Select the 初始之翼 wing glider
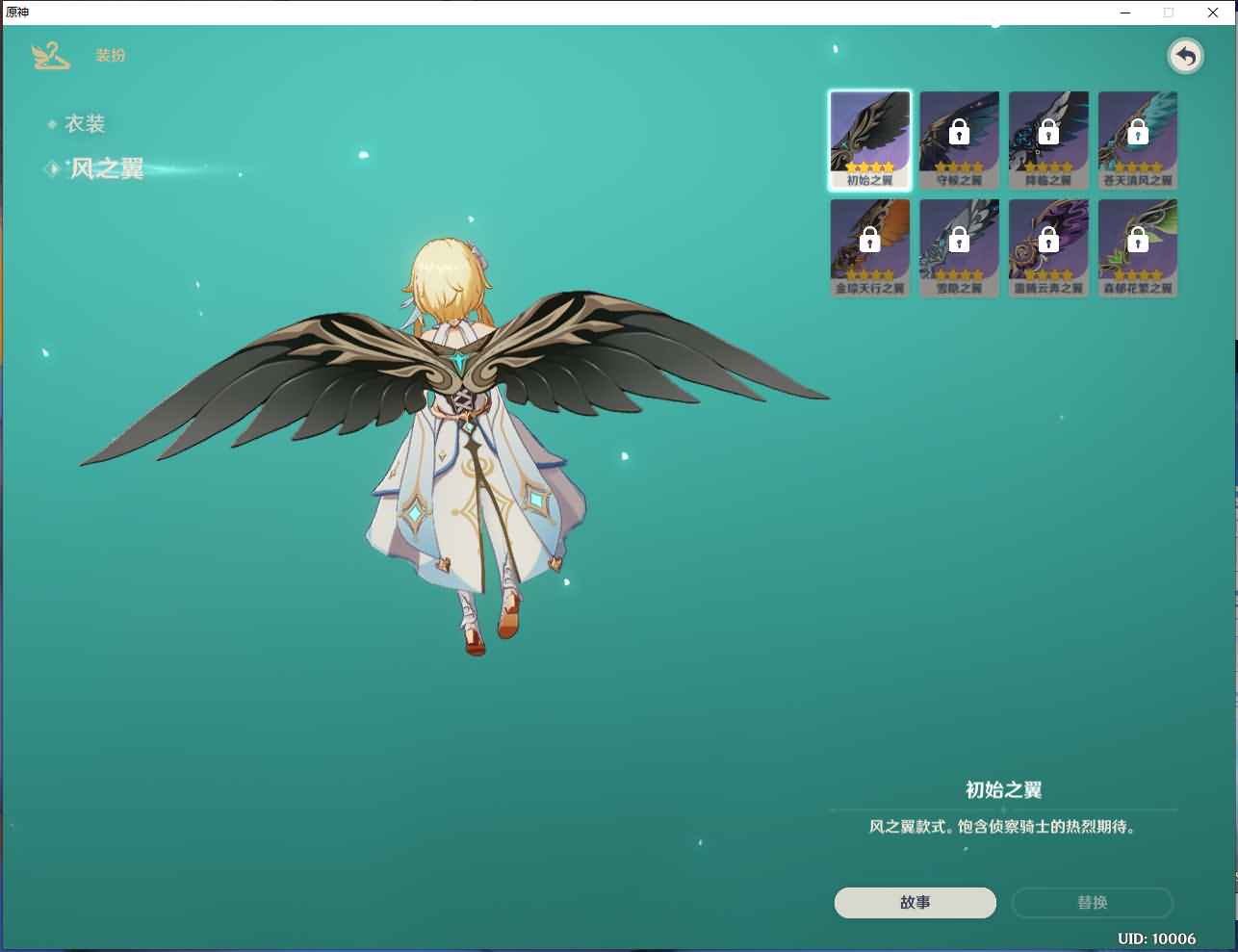The height and width of the screenshot is (952, 1238). pyautogui.click(x=869, y=140)
